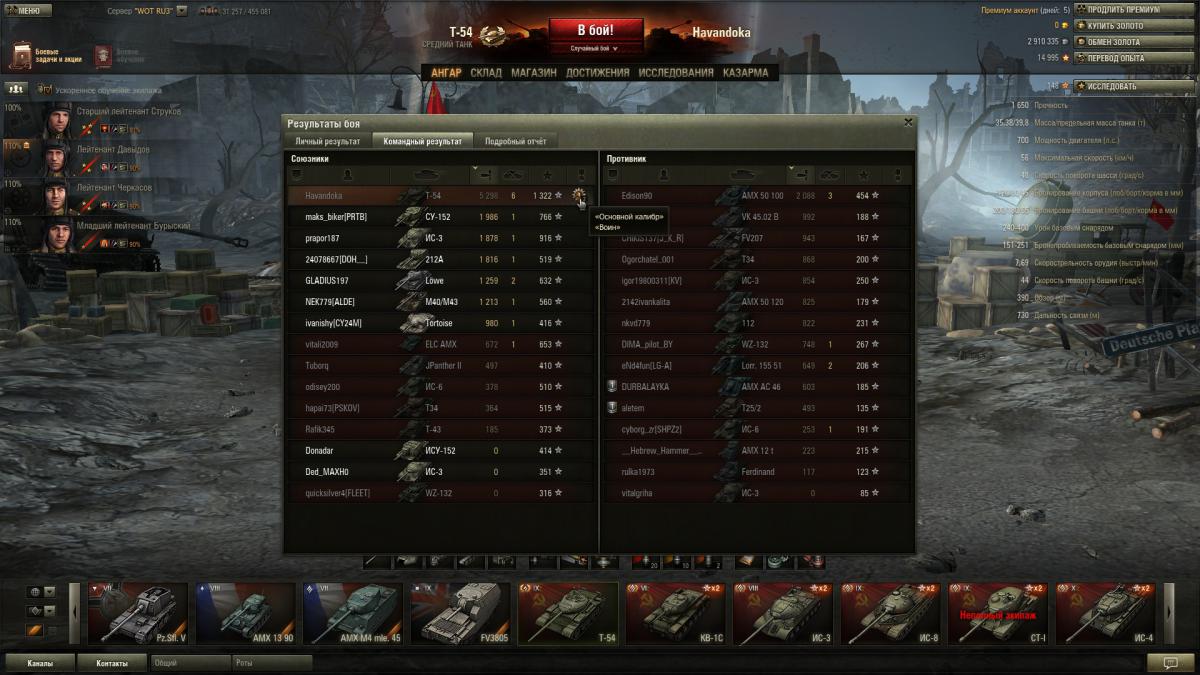Switch to the Казарма section
Image resolution: width=1200 pixels, height=675 pixels.
coord(746,73)
